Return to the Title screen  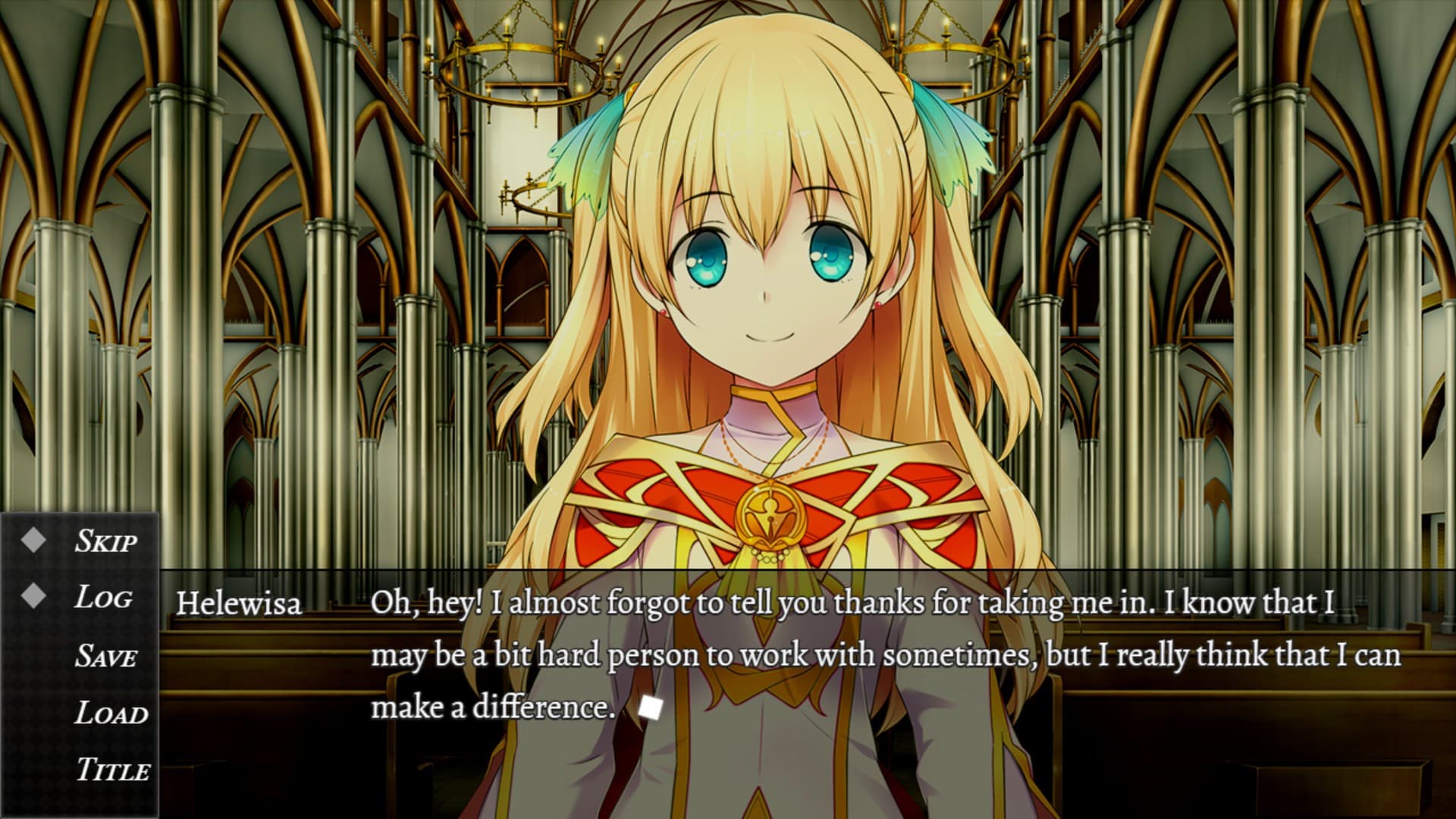[x=112, y=770]
